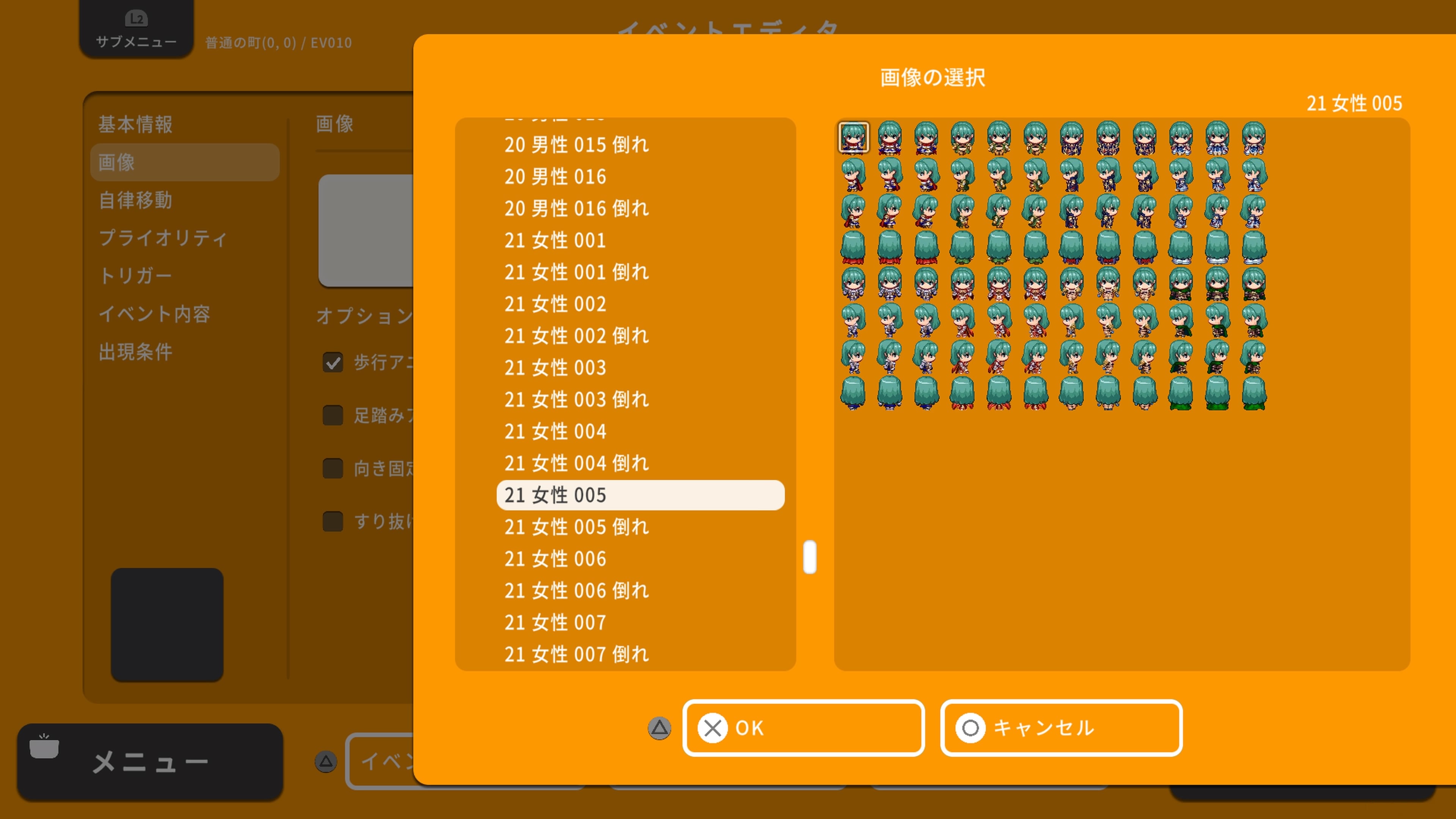Open the 出現条件 section
1456x819 pixels.
[136, 351]
